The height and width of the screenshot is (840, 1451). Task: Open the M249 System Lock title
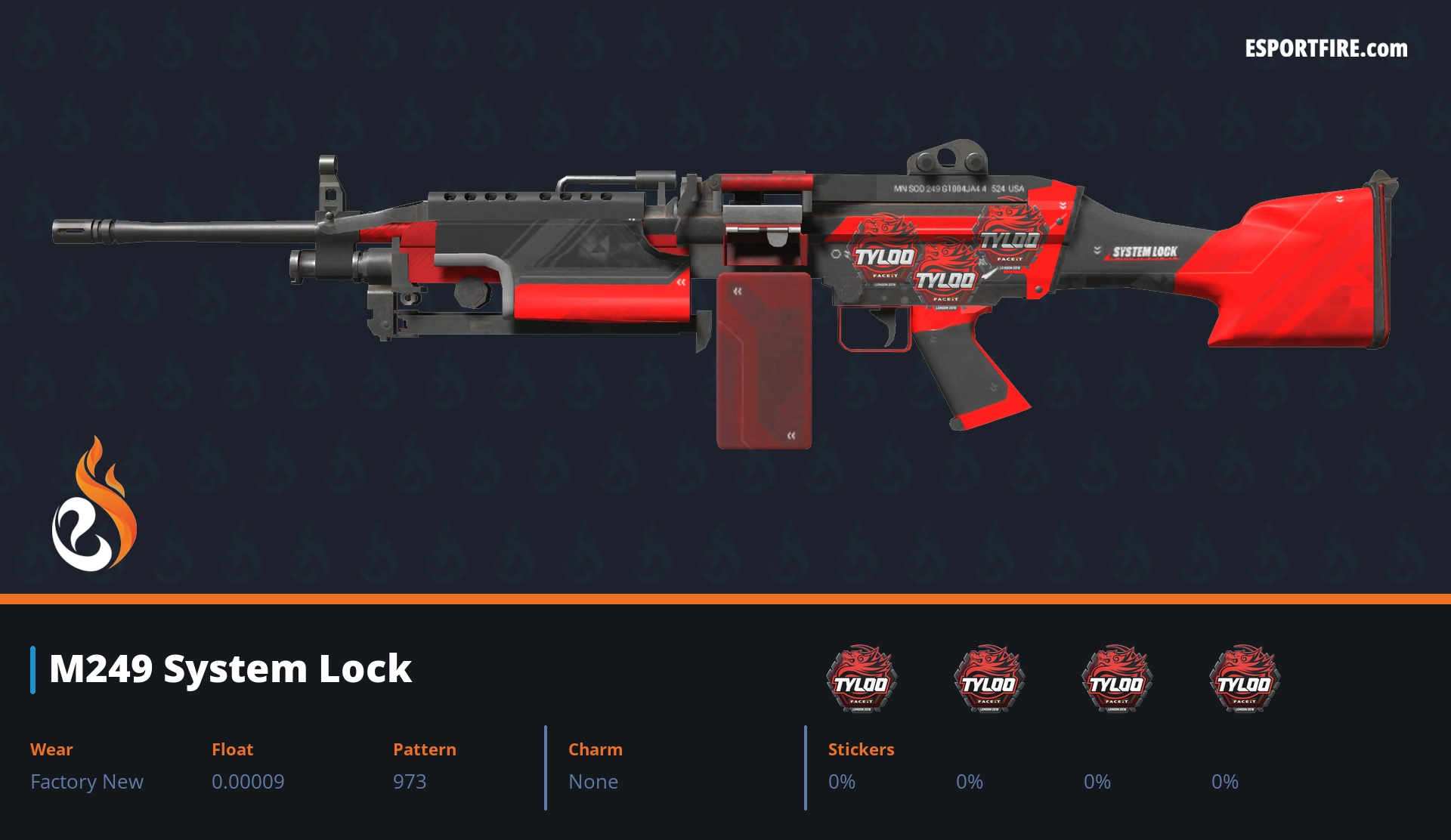(230, 669)
